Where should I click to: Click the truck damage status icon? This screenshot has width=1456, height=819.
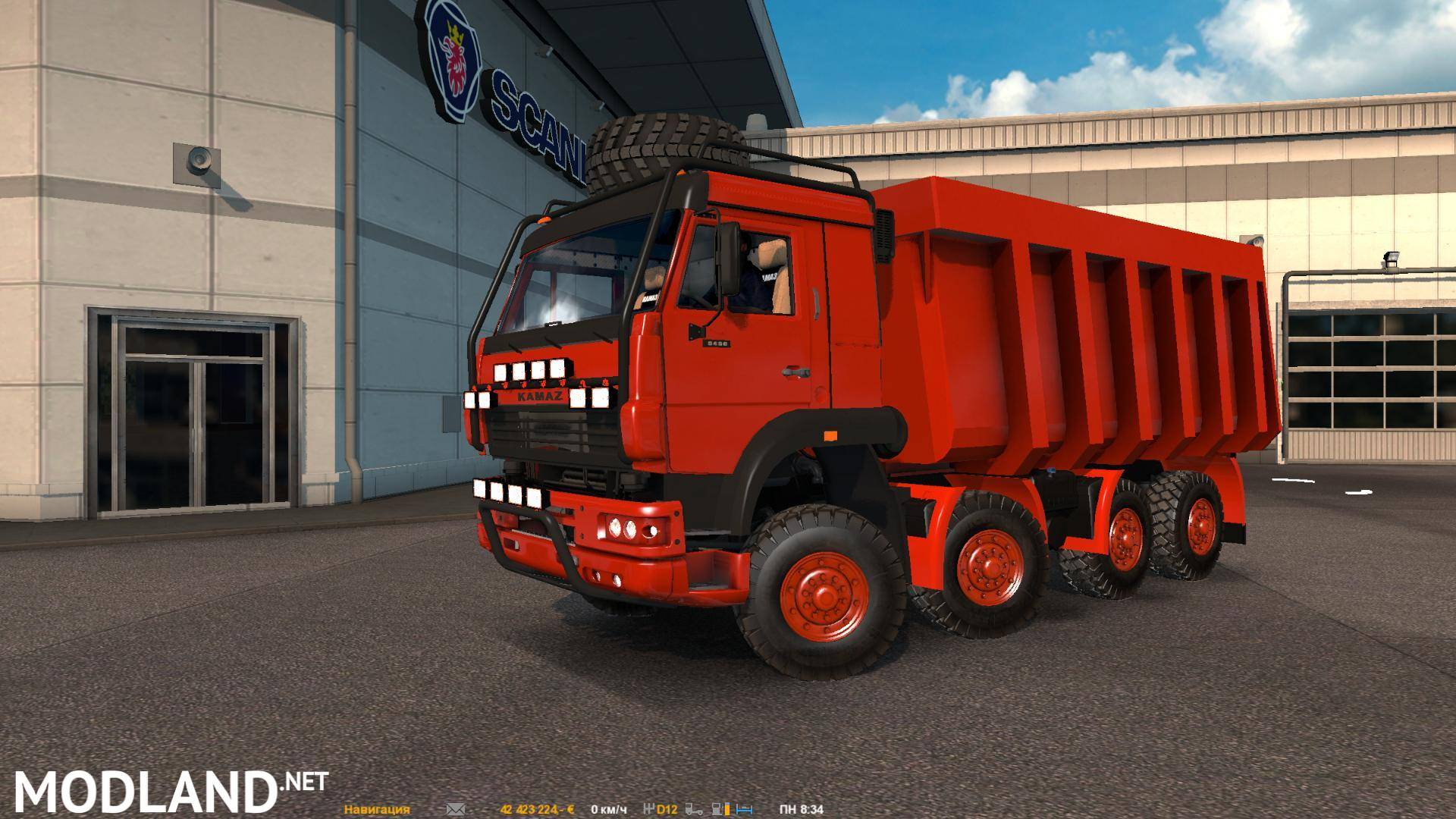[x=695, y=809]
